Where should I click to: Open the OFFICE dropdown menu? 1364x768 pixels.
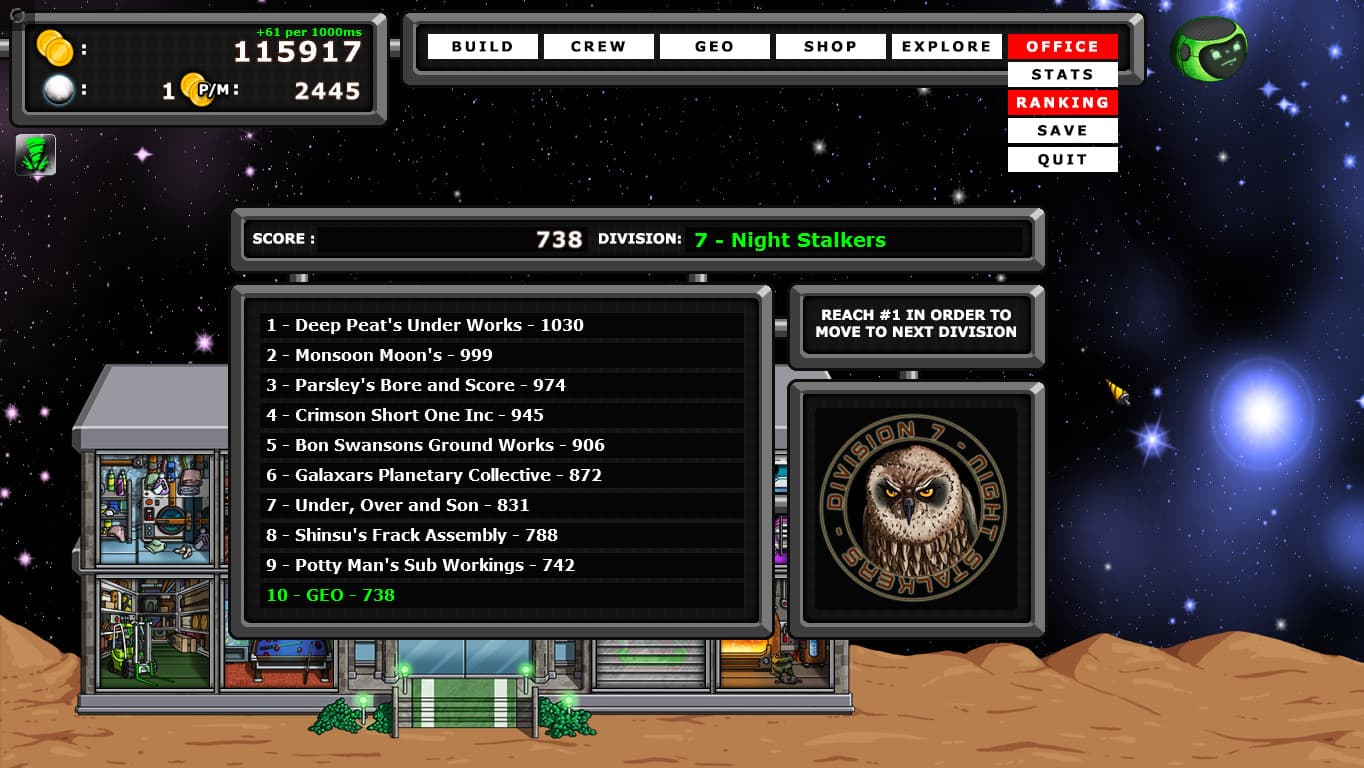(1062, 45)
